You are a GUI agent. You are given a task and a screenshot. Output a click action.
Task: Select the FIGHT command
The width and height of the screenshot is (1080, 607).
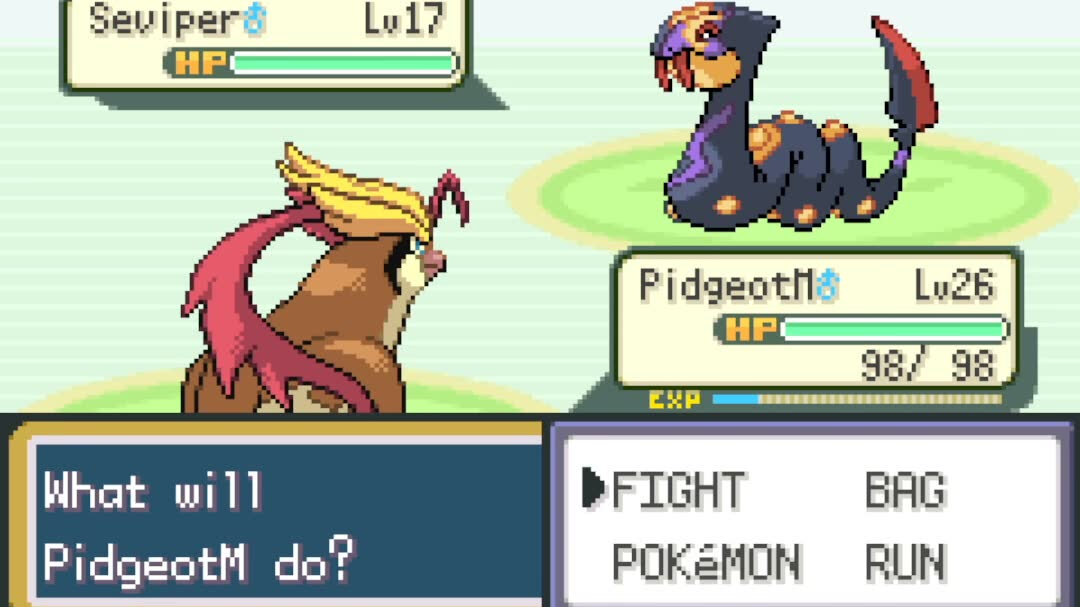[678, 490]
